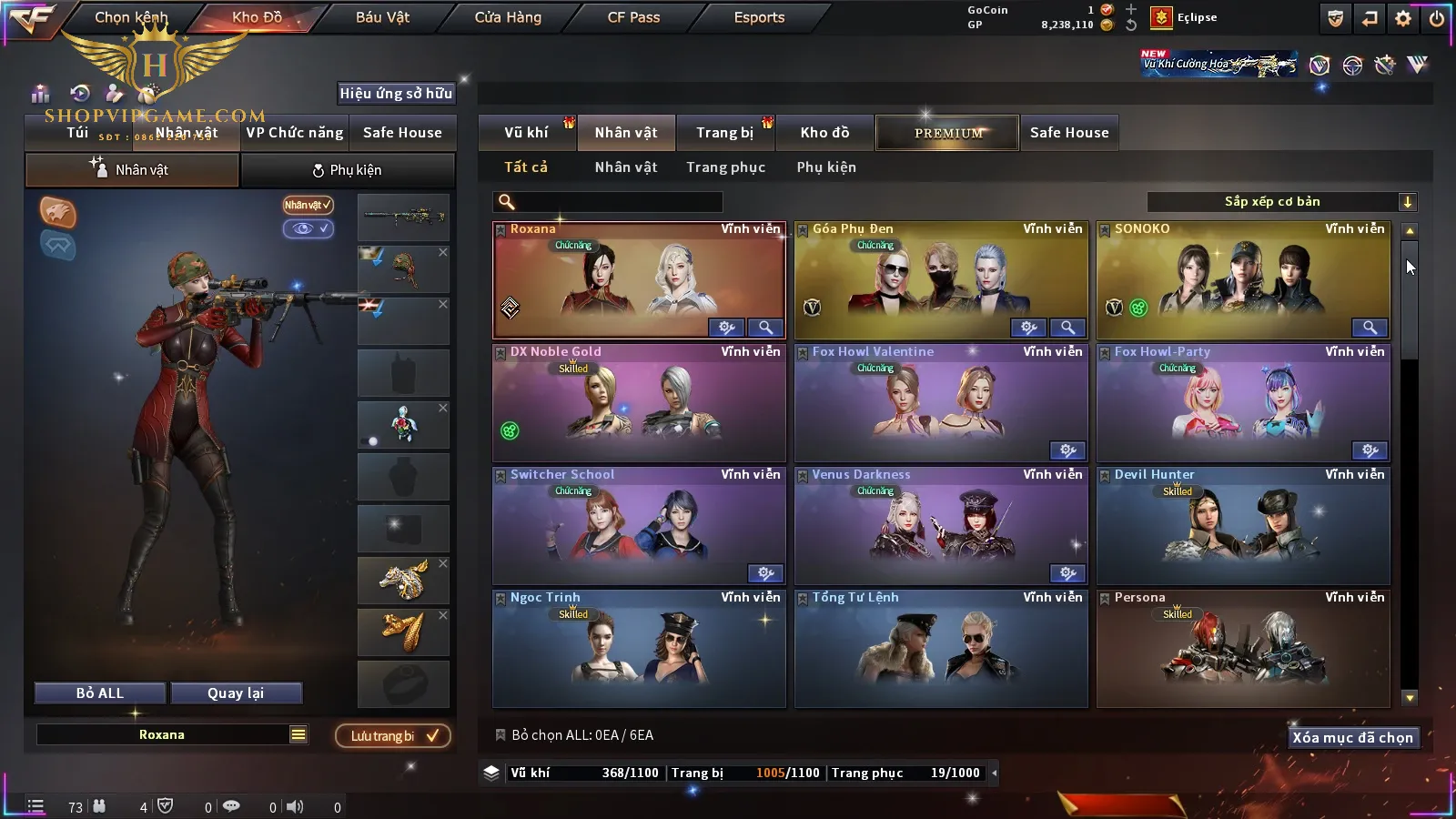Open the Cửa Hàng shop
The image size is (1456, 819).
coord(508,17)
